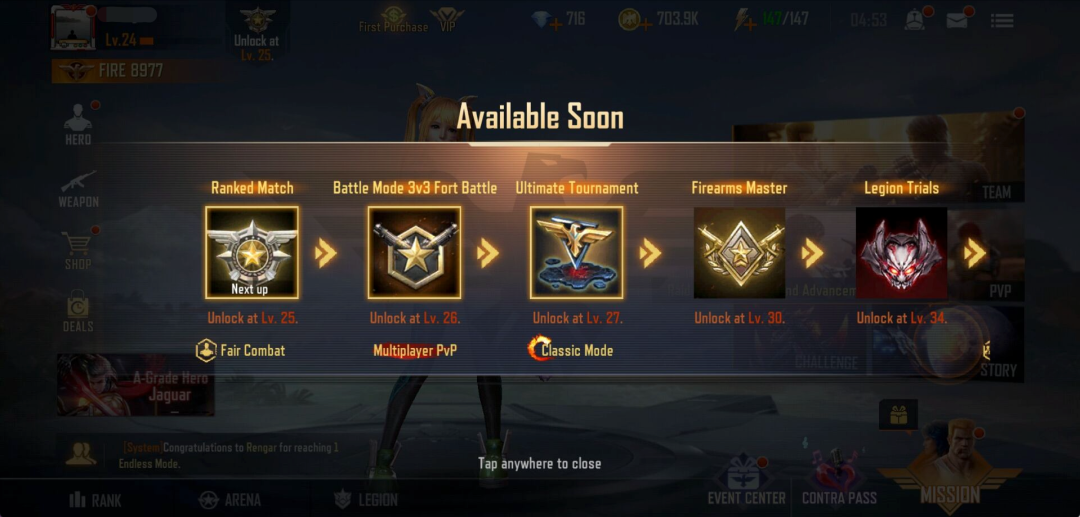Visit the Shop
Screen dimensions: 1080x517
coord(78,250)
